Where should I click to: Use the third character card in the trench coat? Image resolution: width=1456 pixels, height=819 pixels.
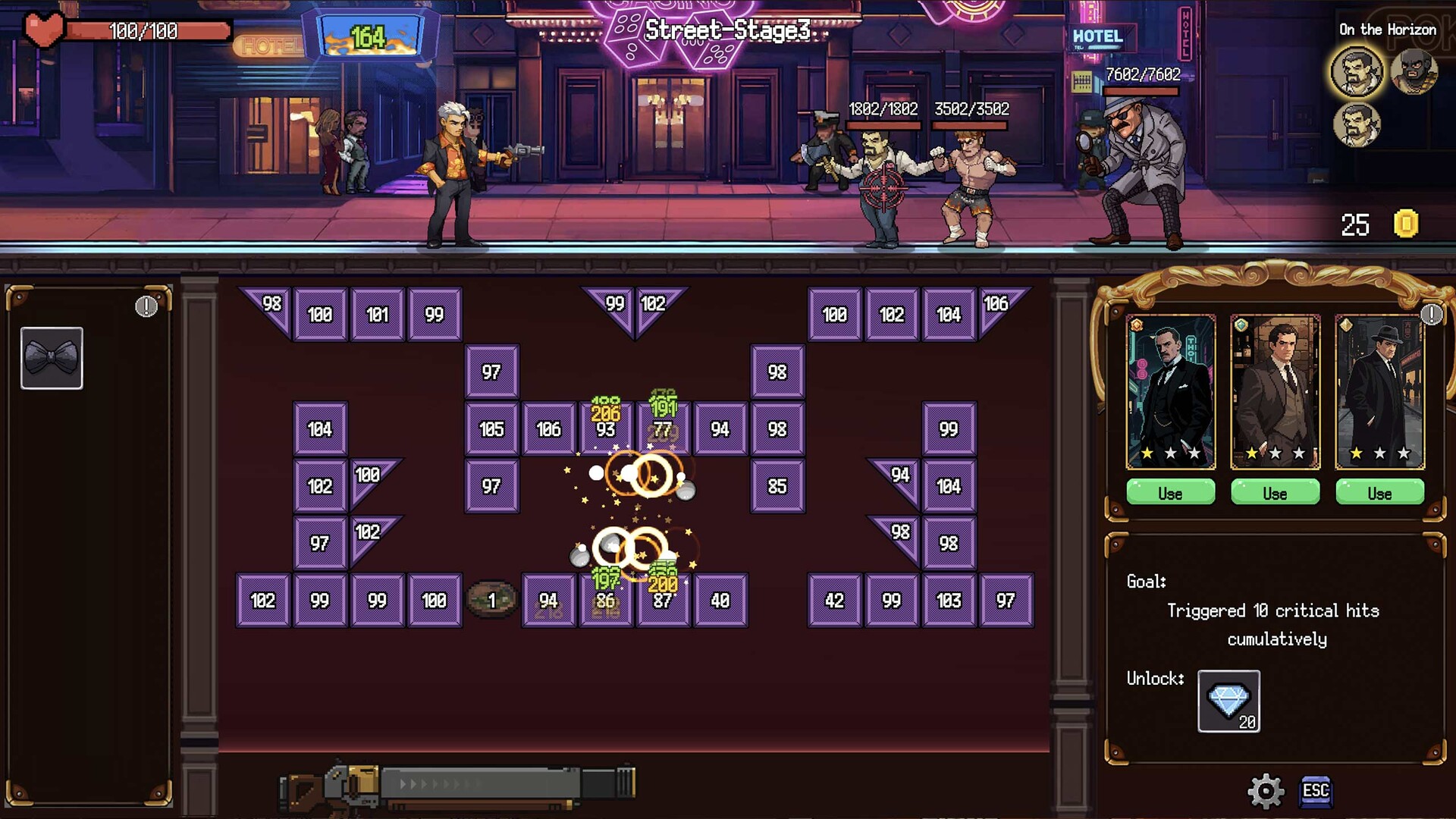point(1379,493)
